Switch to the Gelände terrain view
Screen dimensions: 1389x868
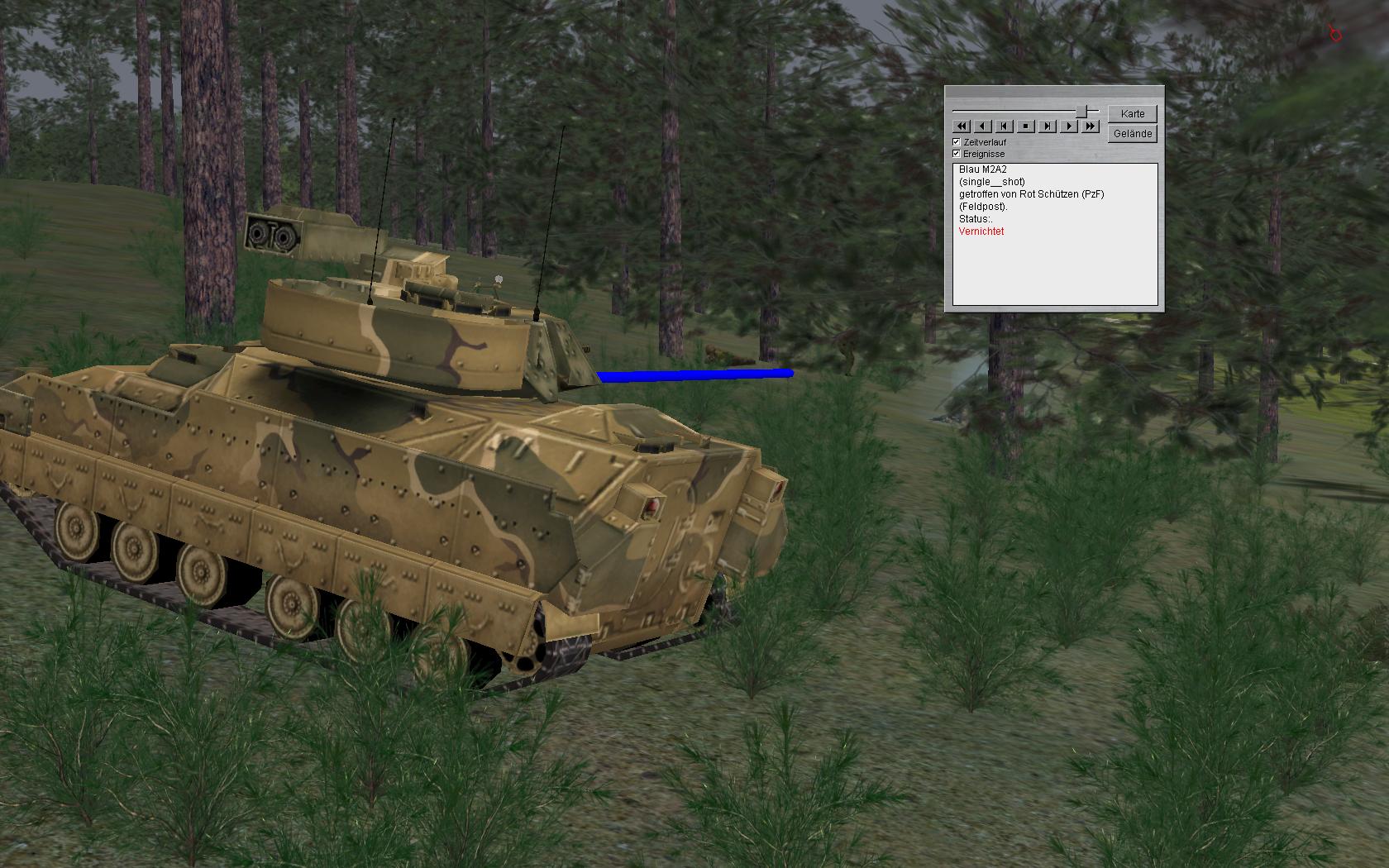click(x=1132, y=133)
